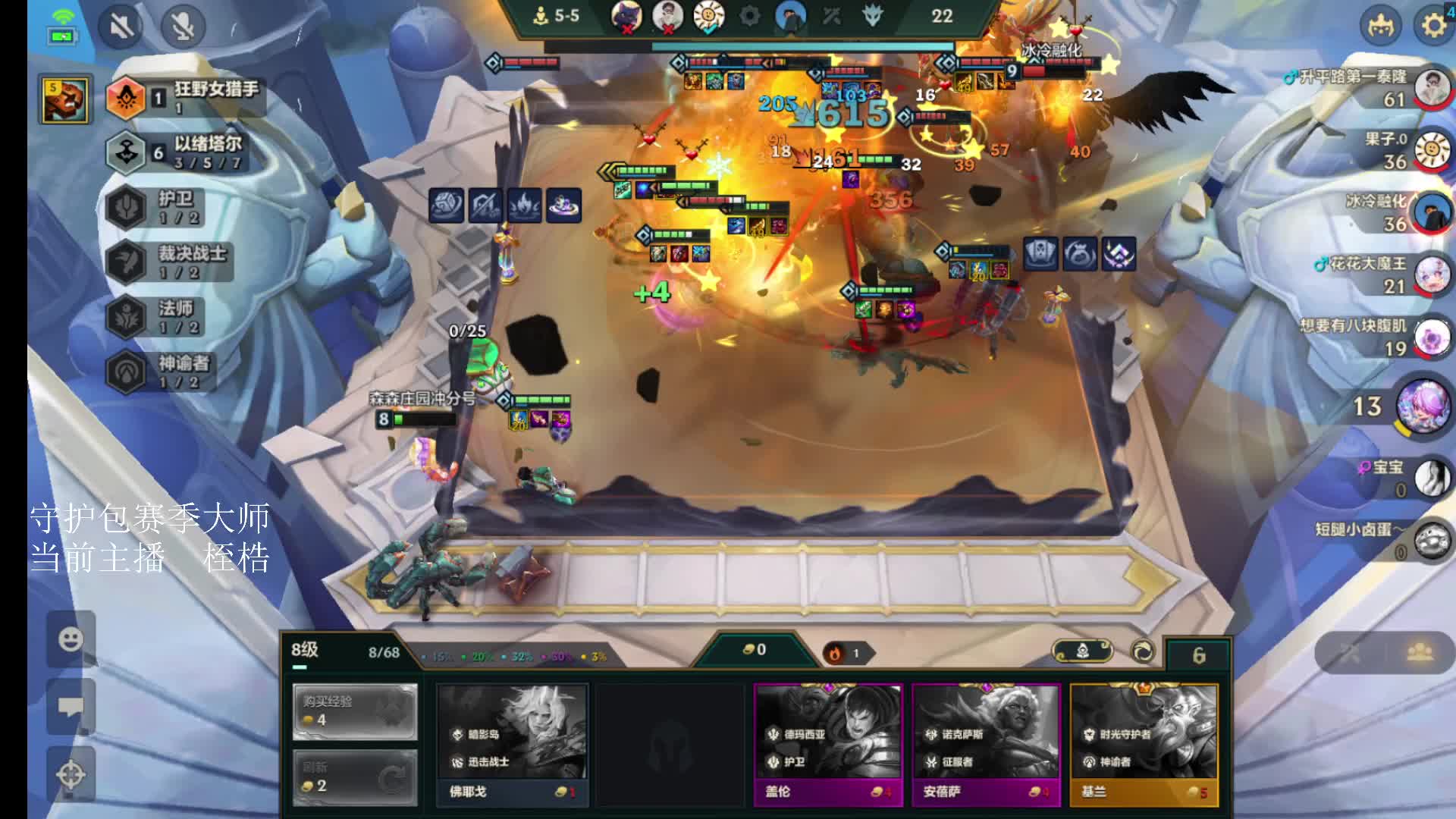Select the 安蓓萨 shop card
Image resolution: width=1456 pixels, height=819 pixels.
coord(986,743)
